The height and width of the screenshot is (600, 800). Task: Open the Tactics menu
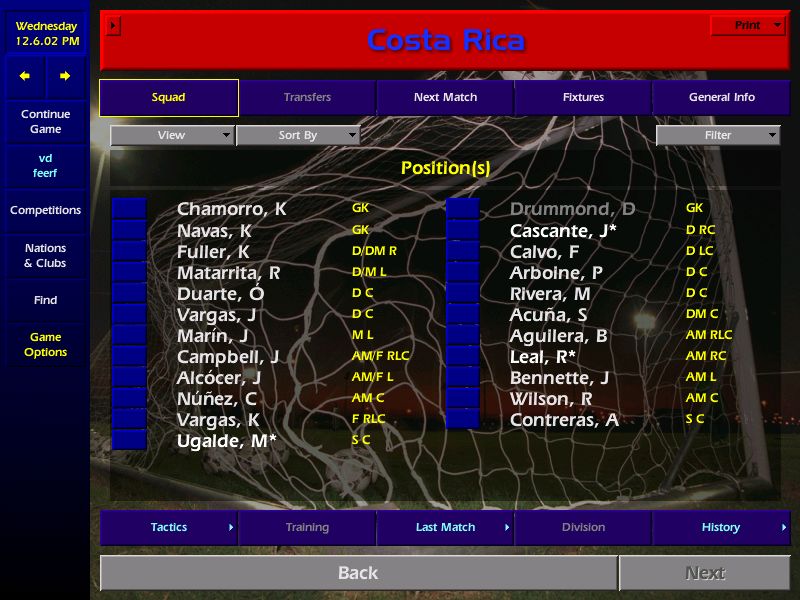[x=169, y=527]
